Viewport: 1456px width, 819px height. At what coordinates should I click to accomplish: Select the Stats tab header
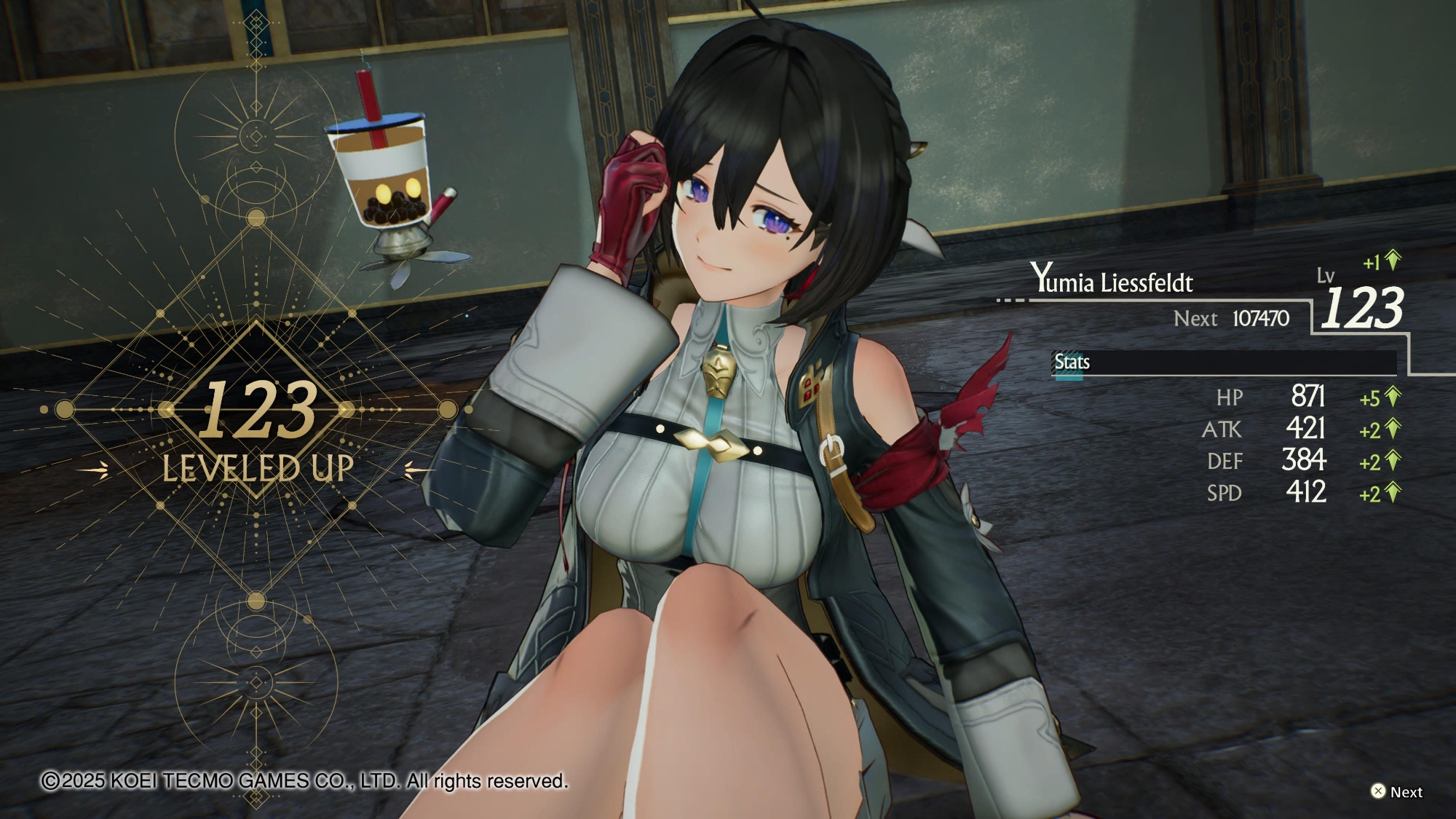point(1072,363)
